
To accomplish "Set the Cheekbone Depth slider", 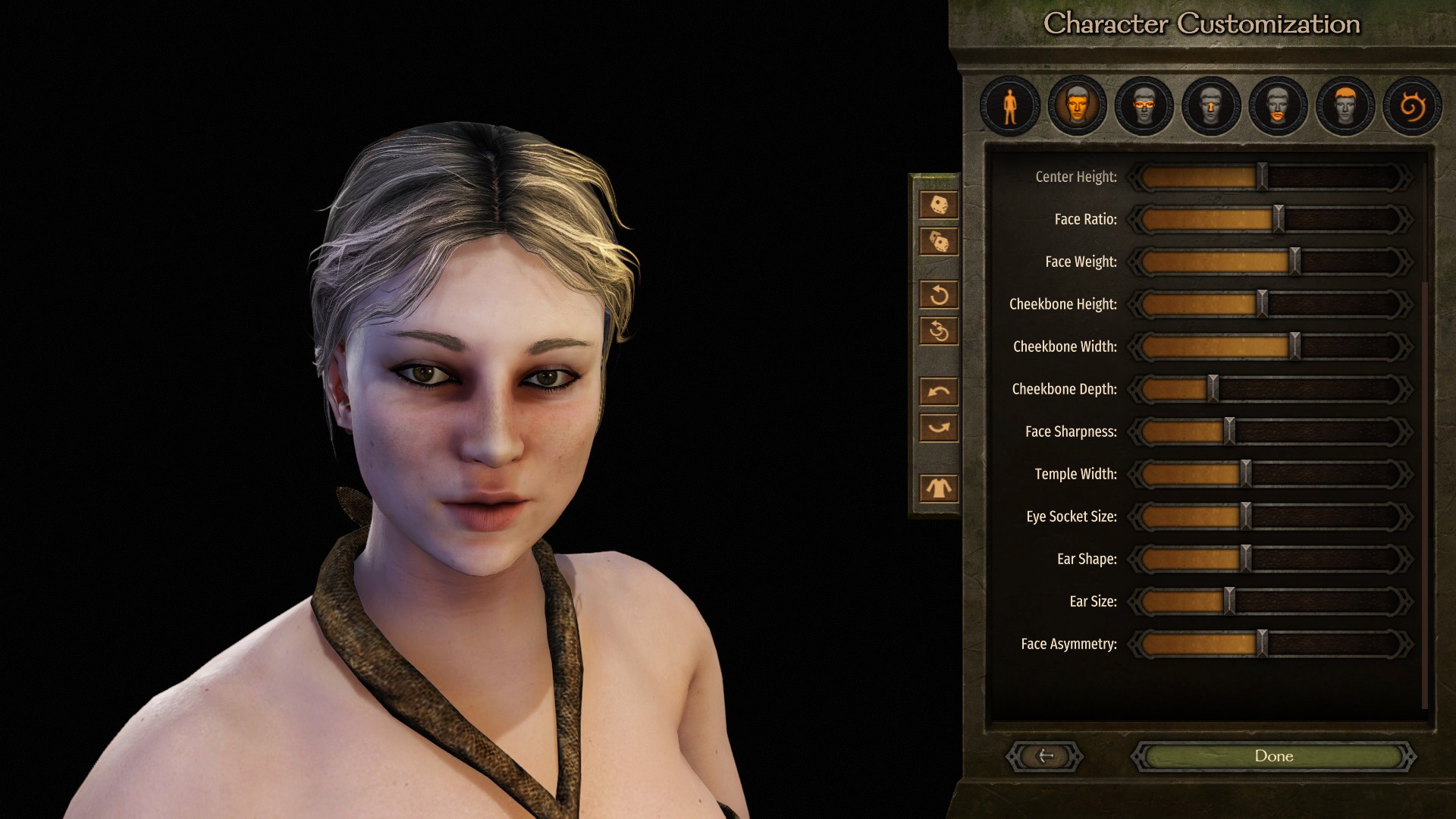I will point(1213,389).
